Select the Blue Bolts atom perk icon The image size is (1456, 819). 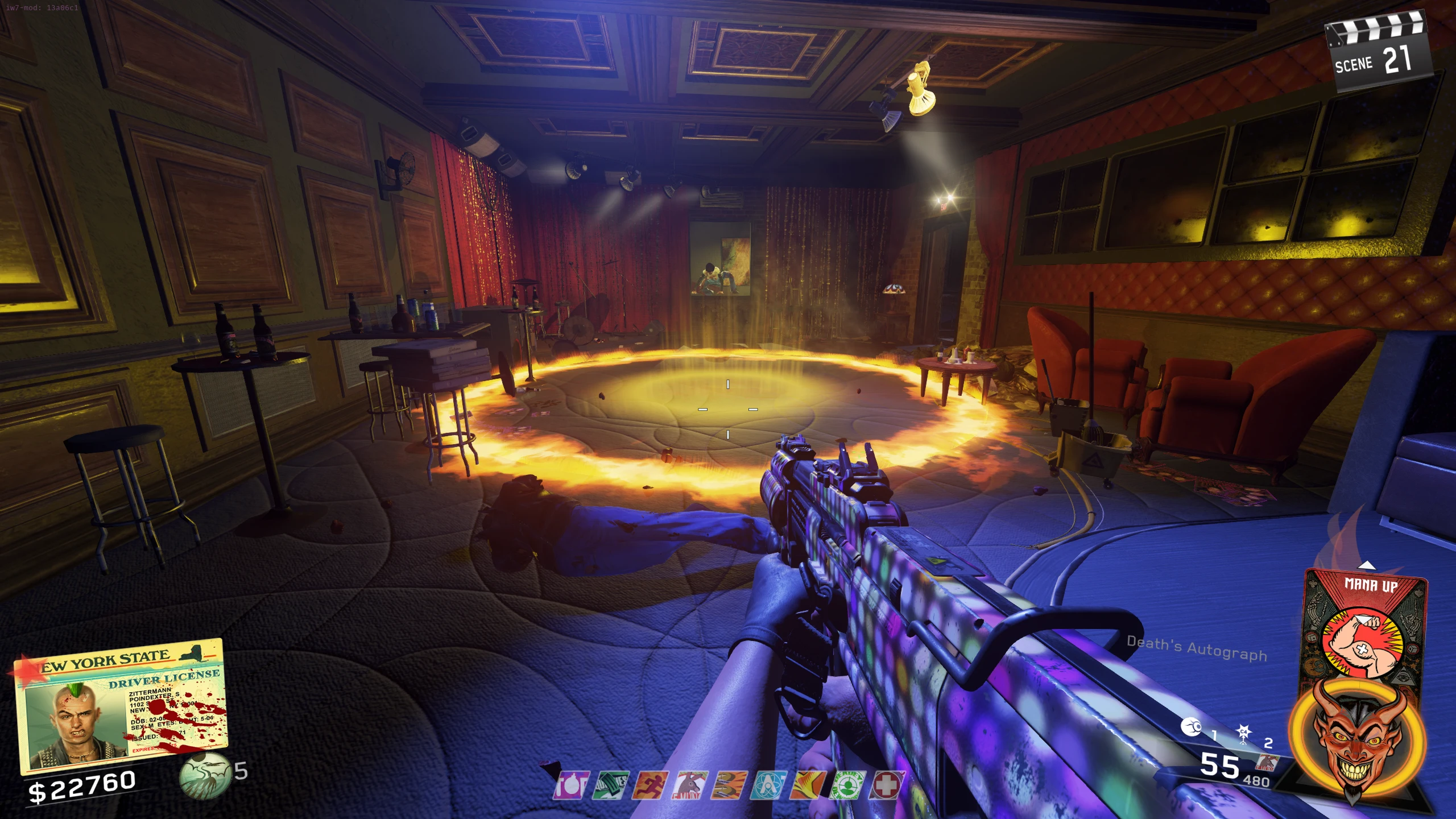pos(769,785)
